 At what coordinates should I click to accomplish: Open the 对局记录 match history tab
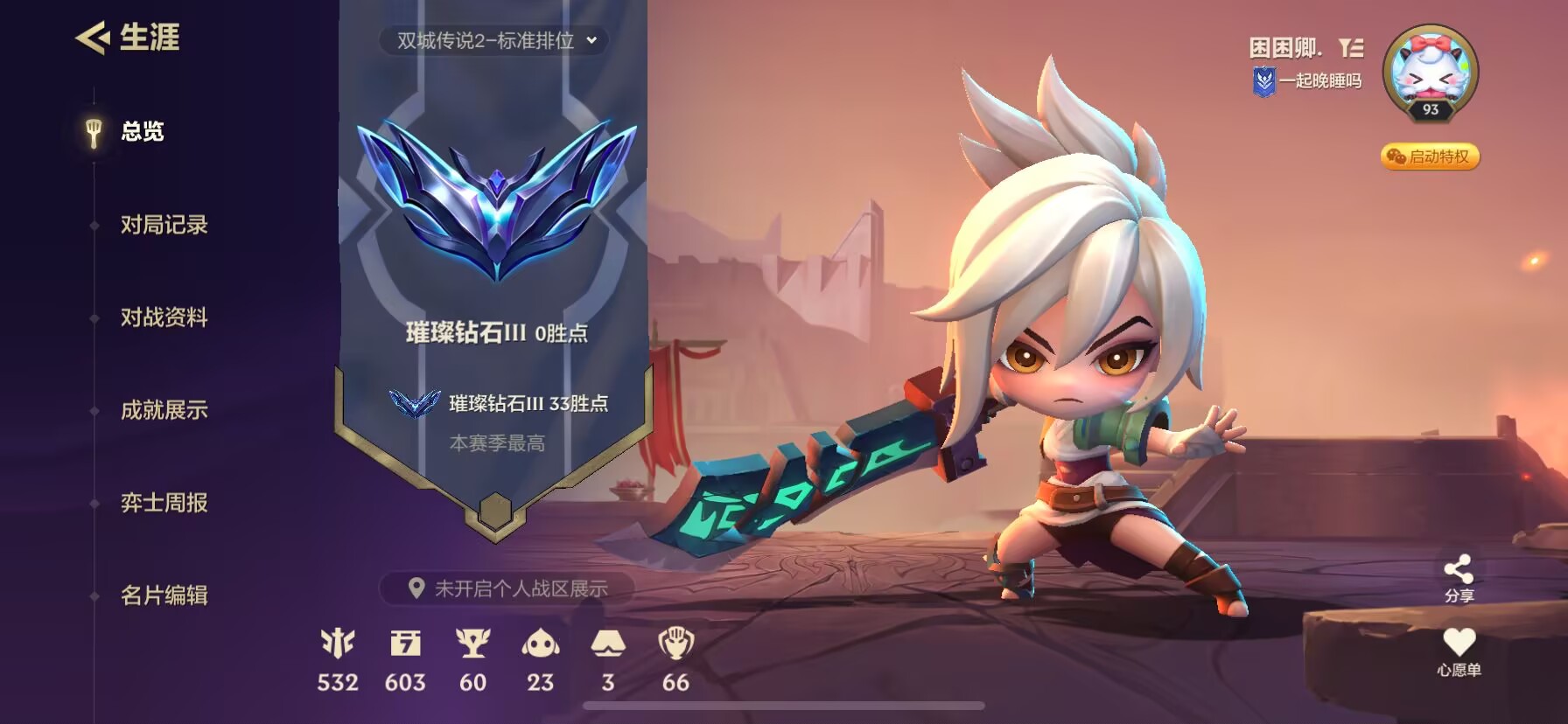click(164, 225)
